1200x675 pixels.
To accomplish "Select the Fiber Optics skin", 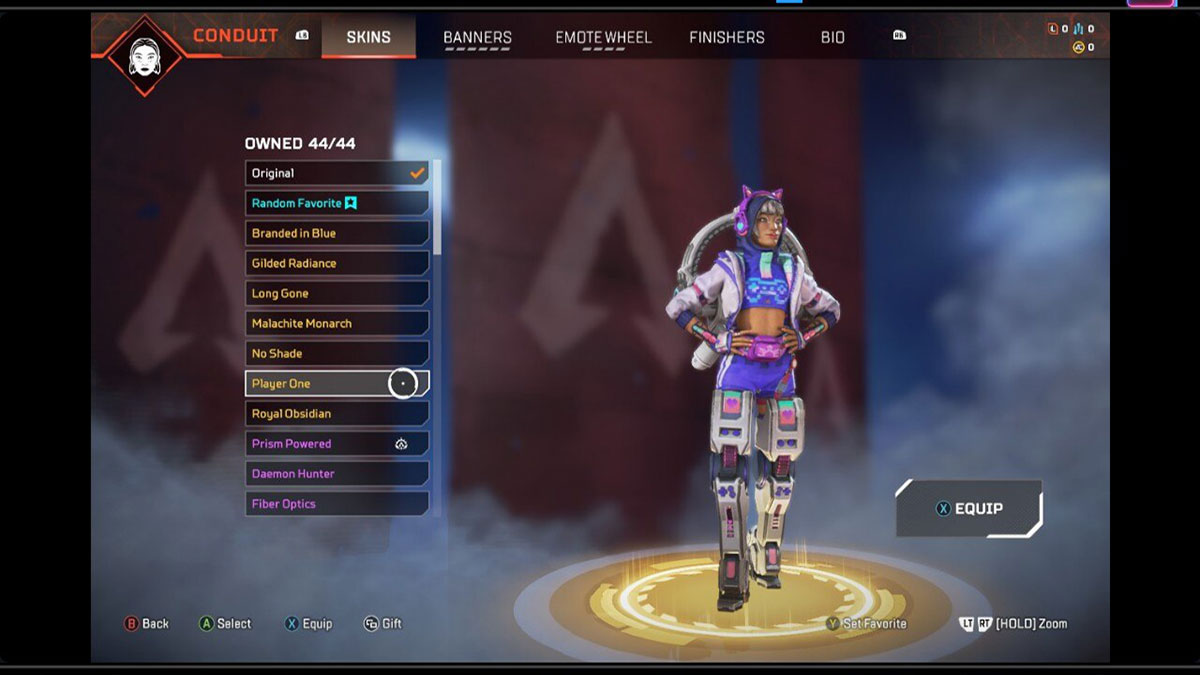I will click(x=337, y=503).
